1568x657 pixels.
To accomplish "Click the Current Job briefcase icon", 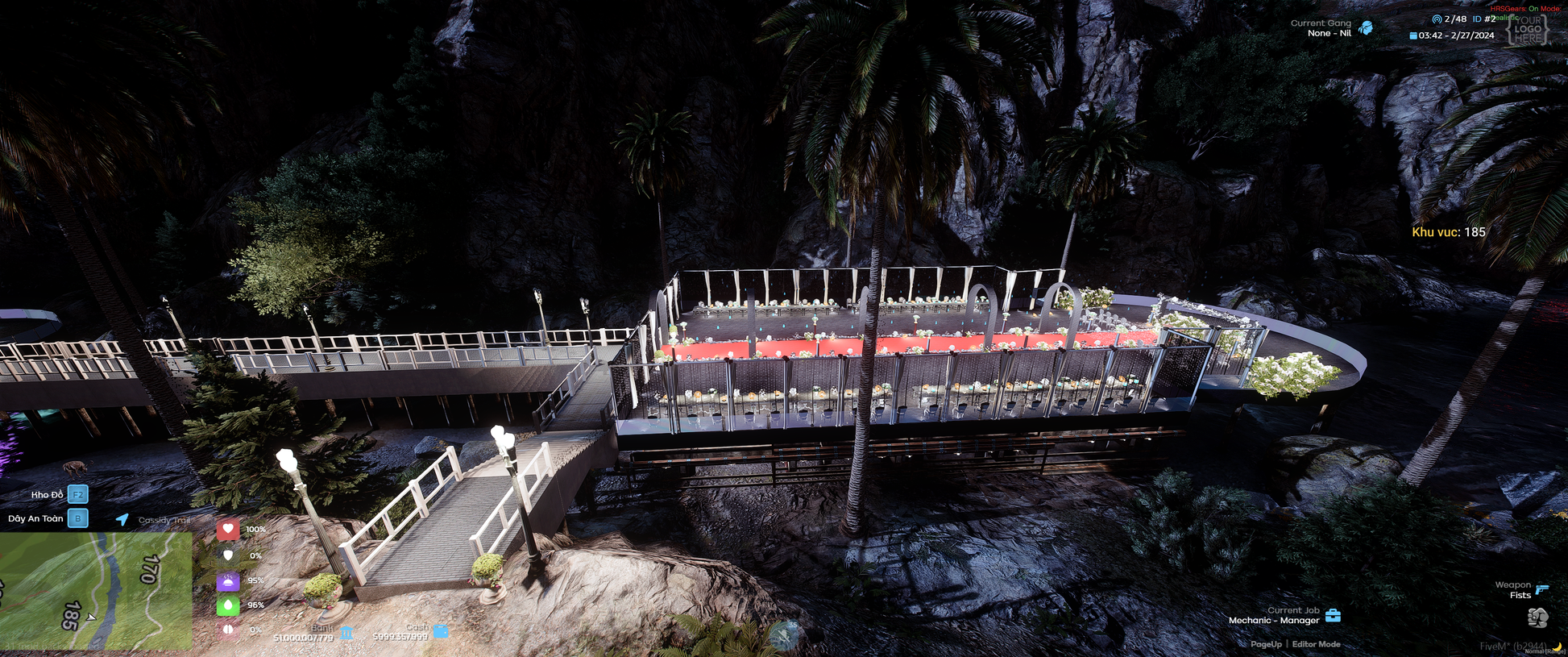I will (1334, 616).
